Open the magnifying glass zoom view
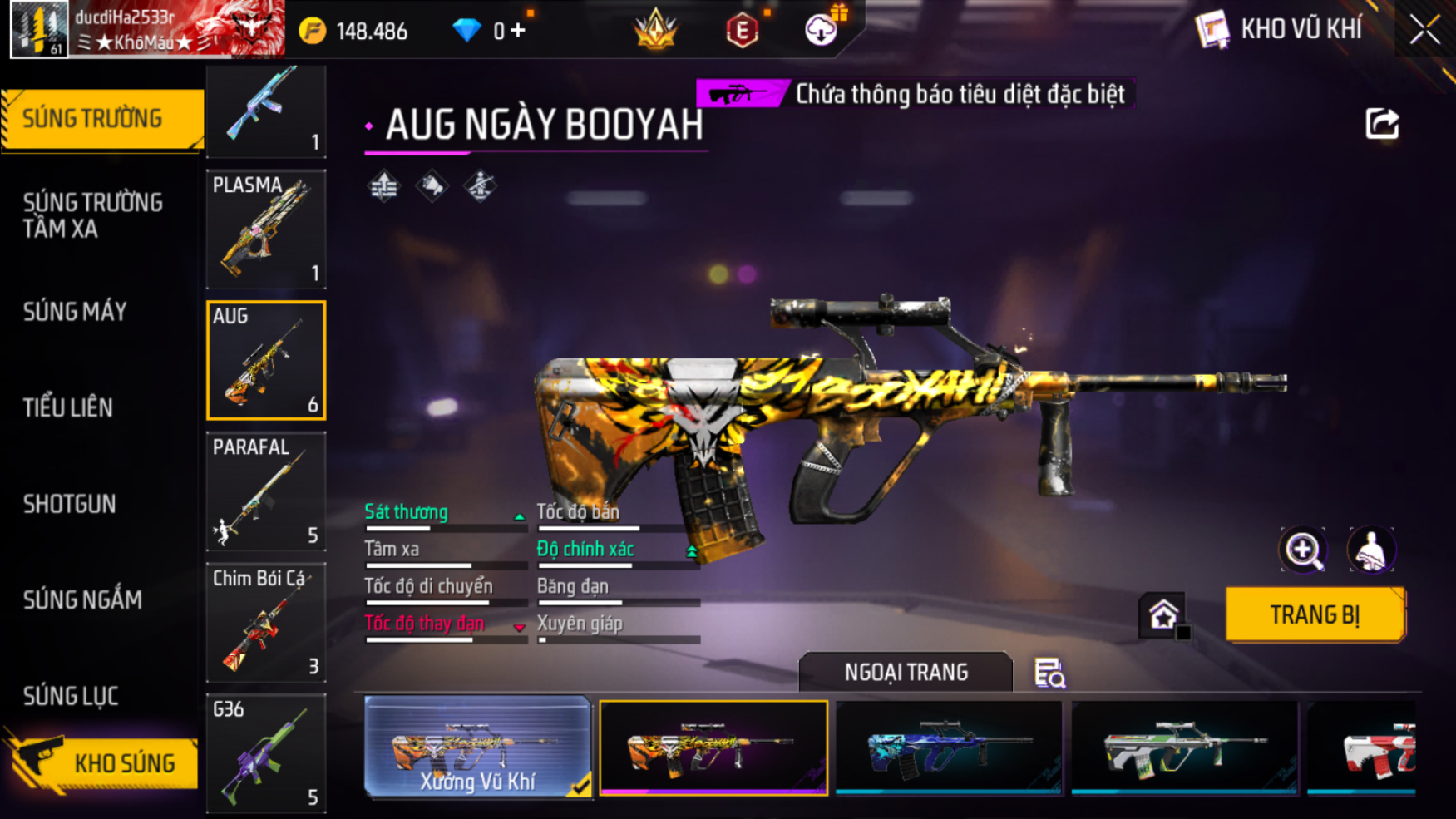The width and height of the screenshot is (1456, 819). [x=1303, y=550]
